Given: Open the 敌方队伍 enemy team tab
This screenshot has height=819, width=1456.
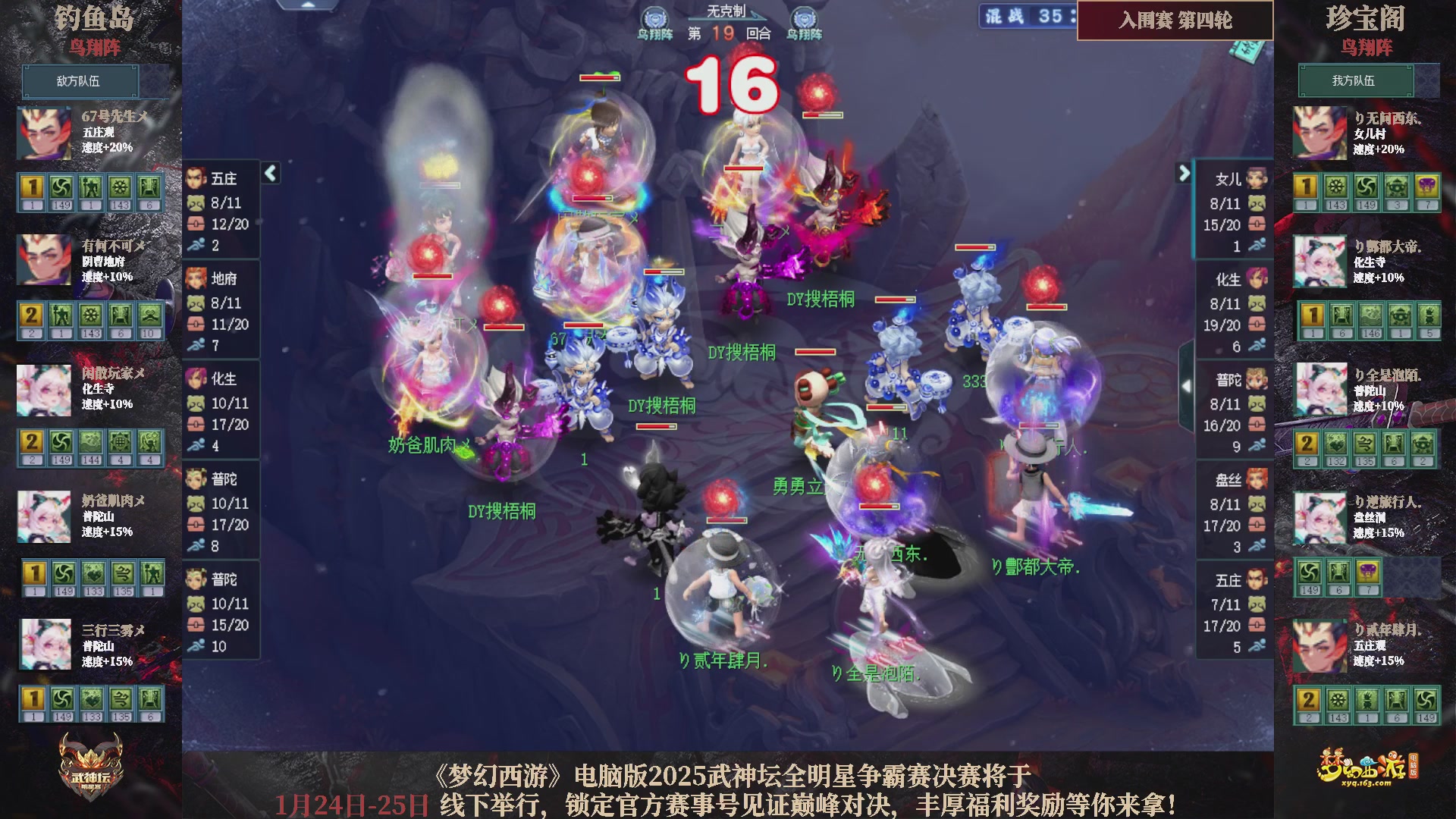Looking at the screenshot, I should [x=81, y=81].
